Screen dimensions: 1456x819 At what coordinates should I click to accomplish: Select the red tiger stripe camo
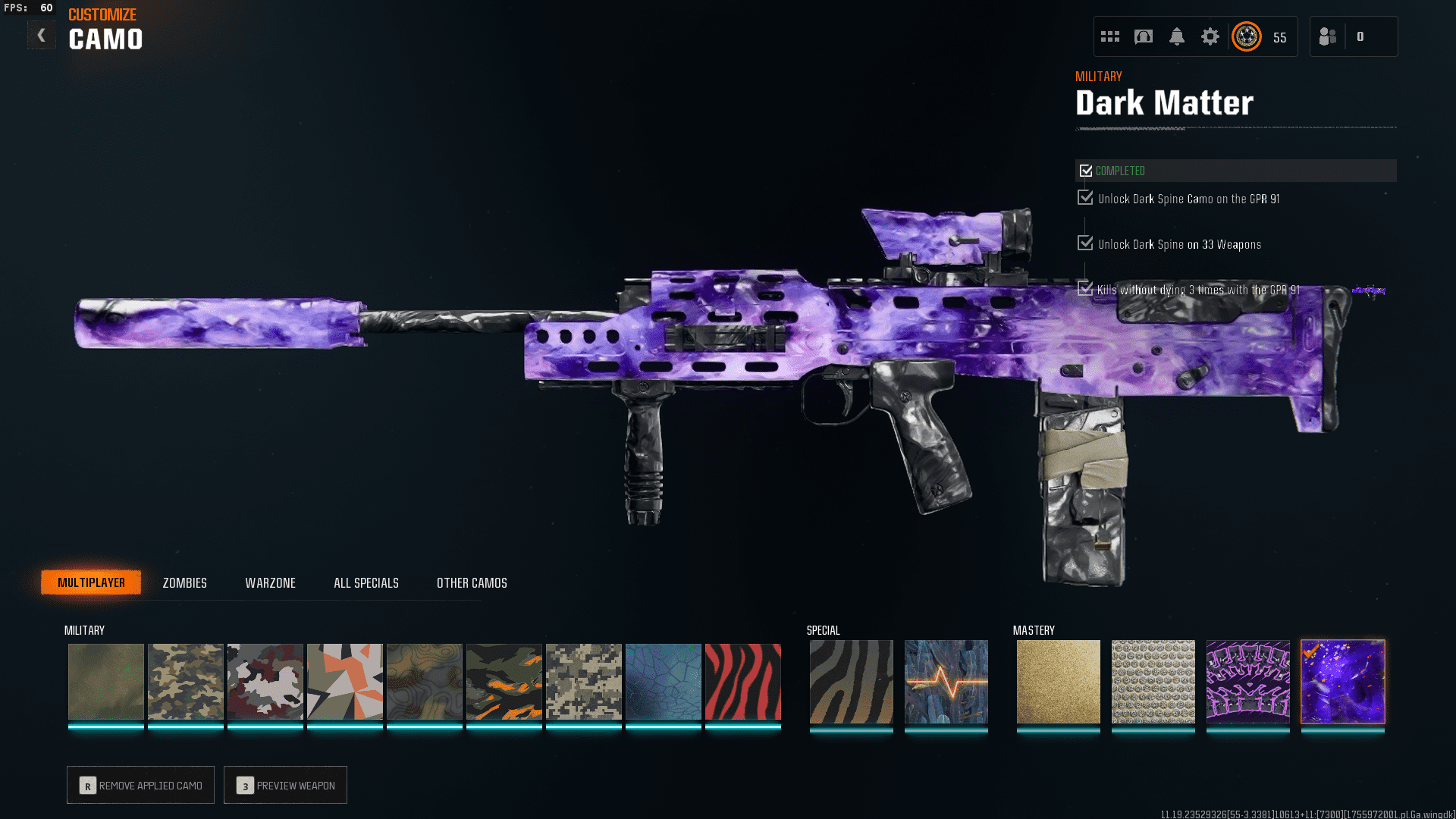(x=742, y=681)
